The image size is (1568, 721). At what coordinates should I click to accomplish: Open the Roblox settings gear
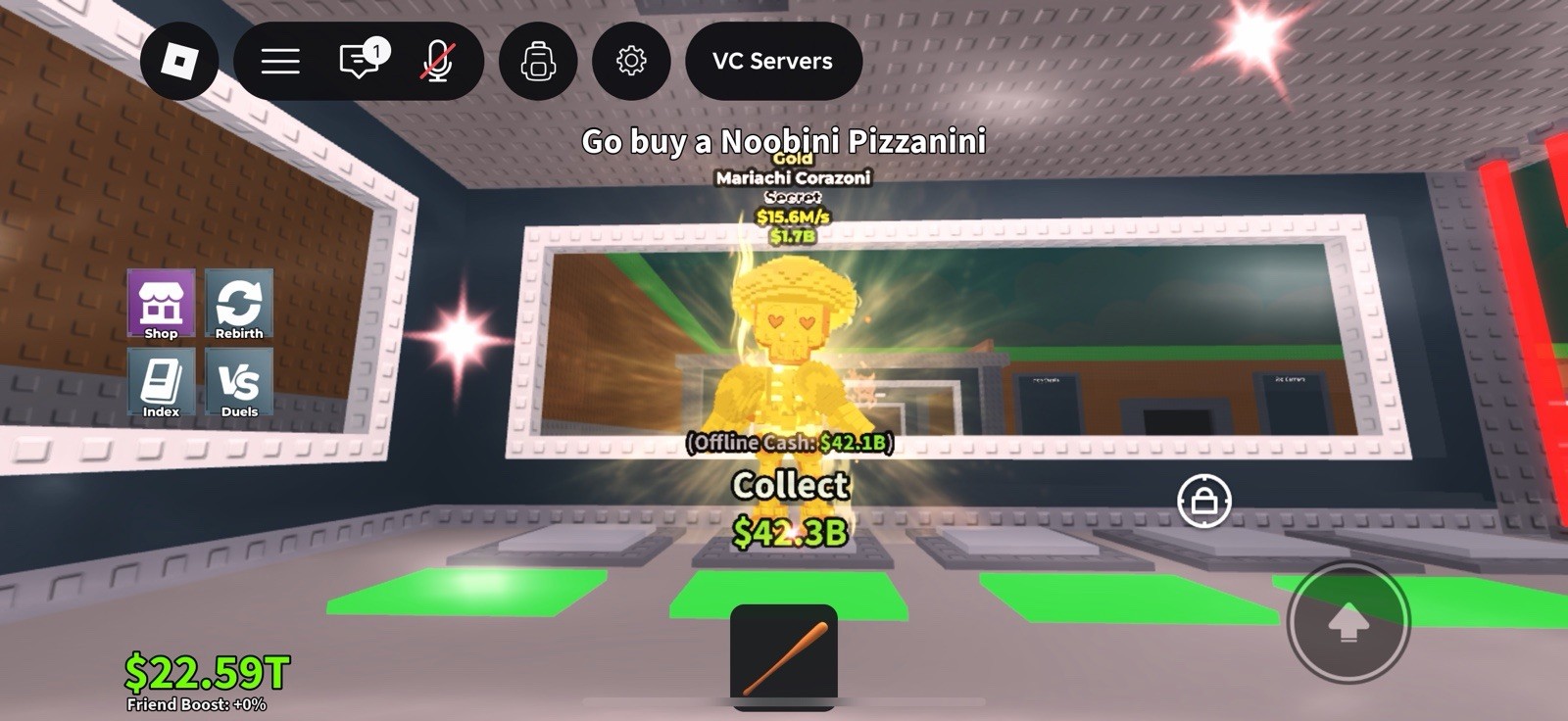point(632,61)
